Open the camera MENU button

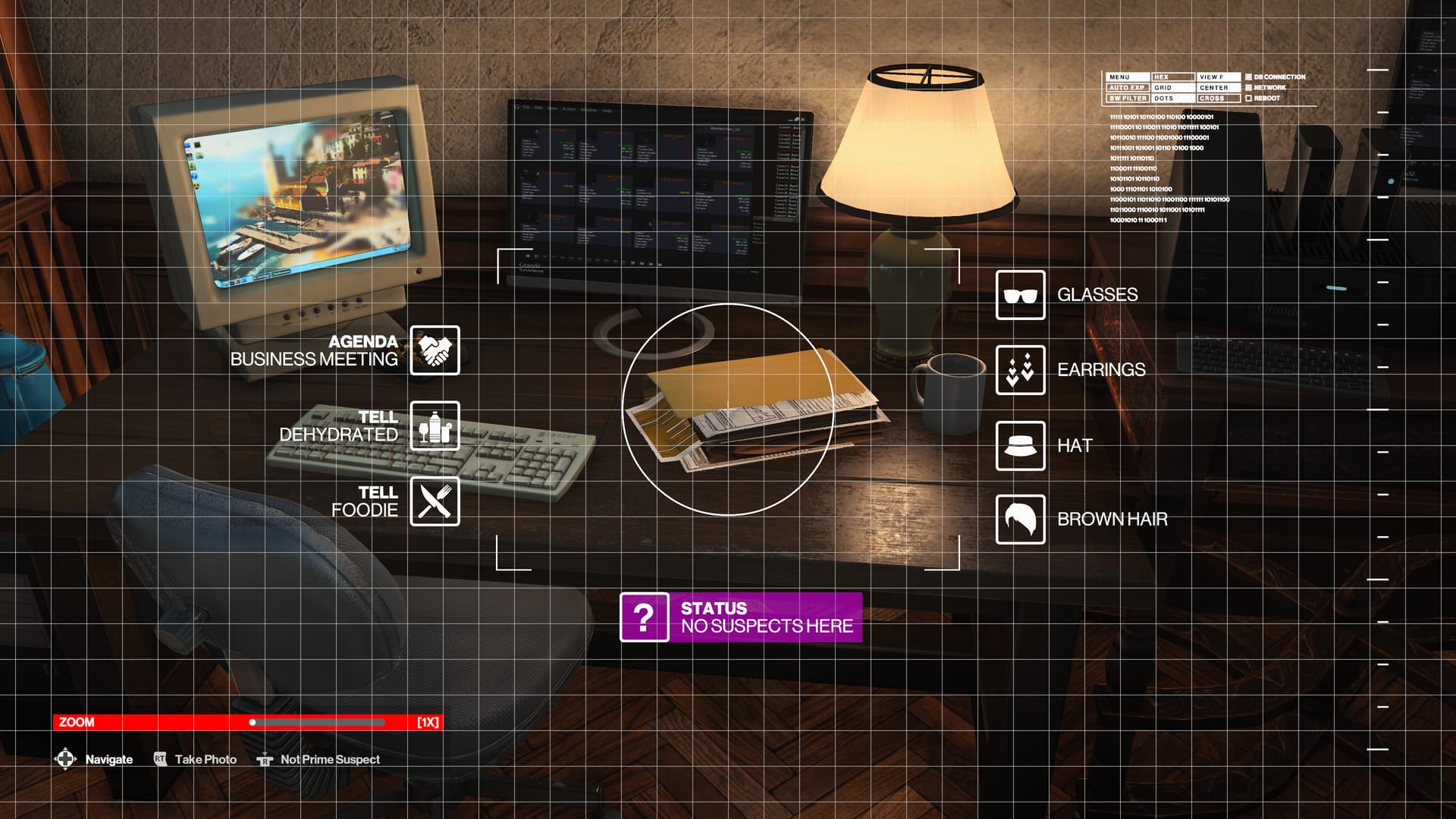[1127, 77]
